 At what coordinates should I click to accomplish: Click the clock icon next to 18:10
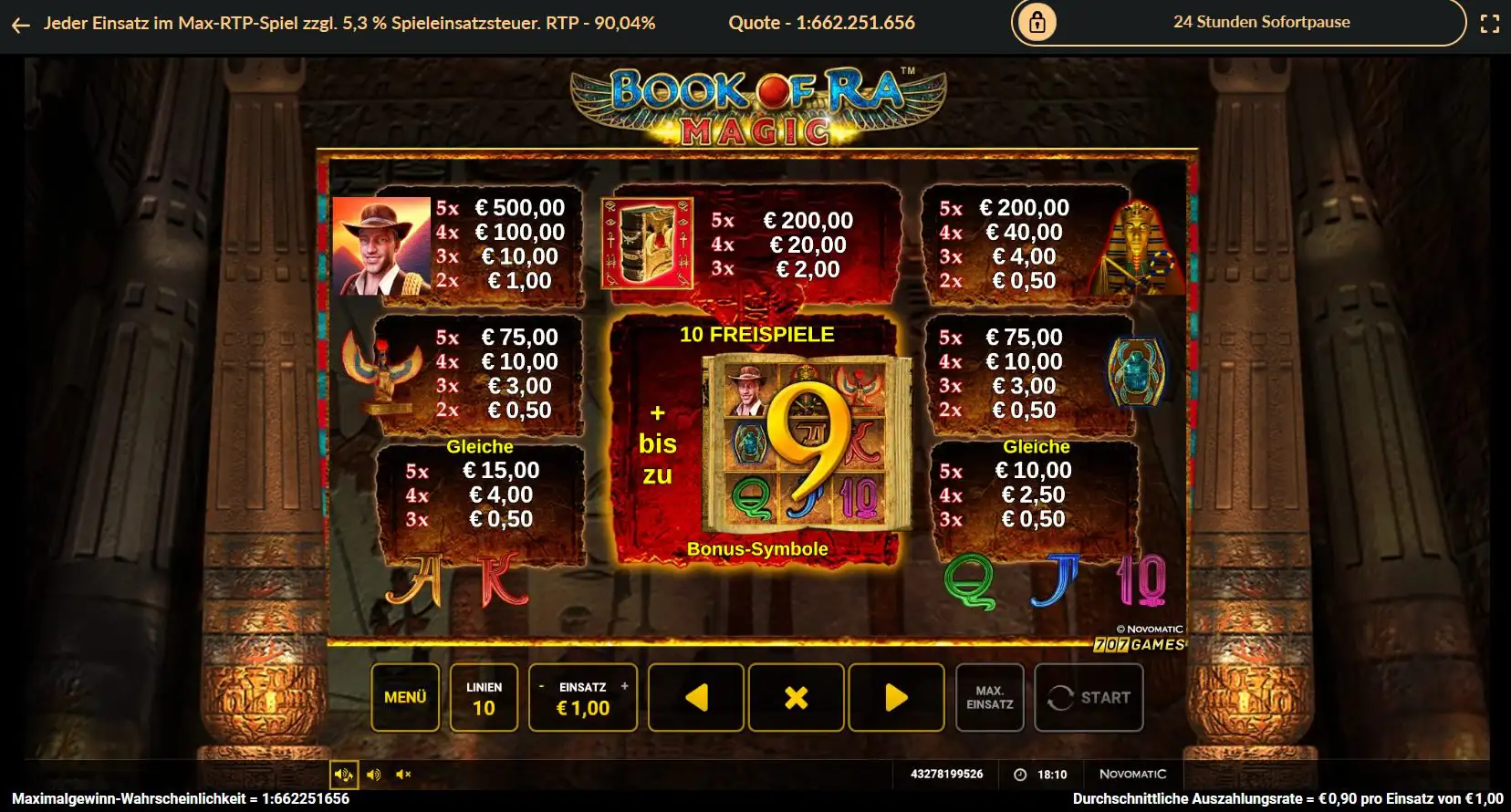1019,774
